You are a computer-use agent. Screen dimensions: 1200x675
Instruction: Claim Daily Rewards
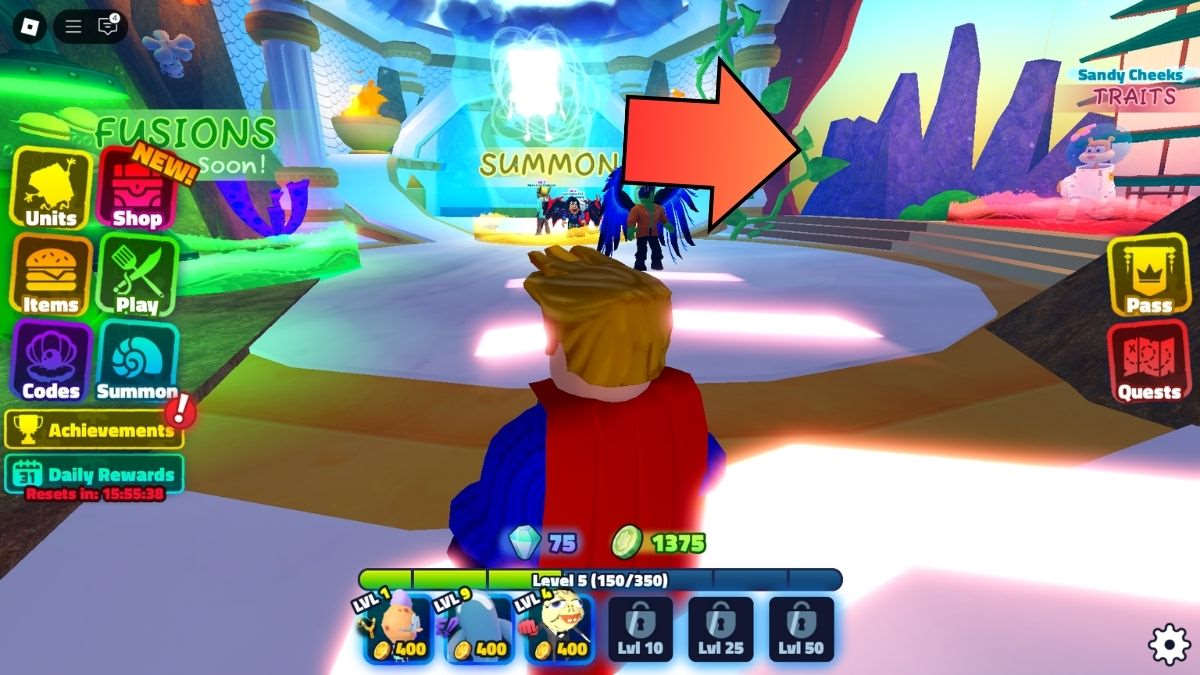pyautogui.click(x=95, y=474)
